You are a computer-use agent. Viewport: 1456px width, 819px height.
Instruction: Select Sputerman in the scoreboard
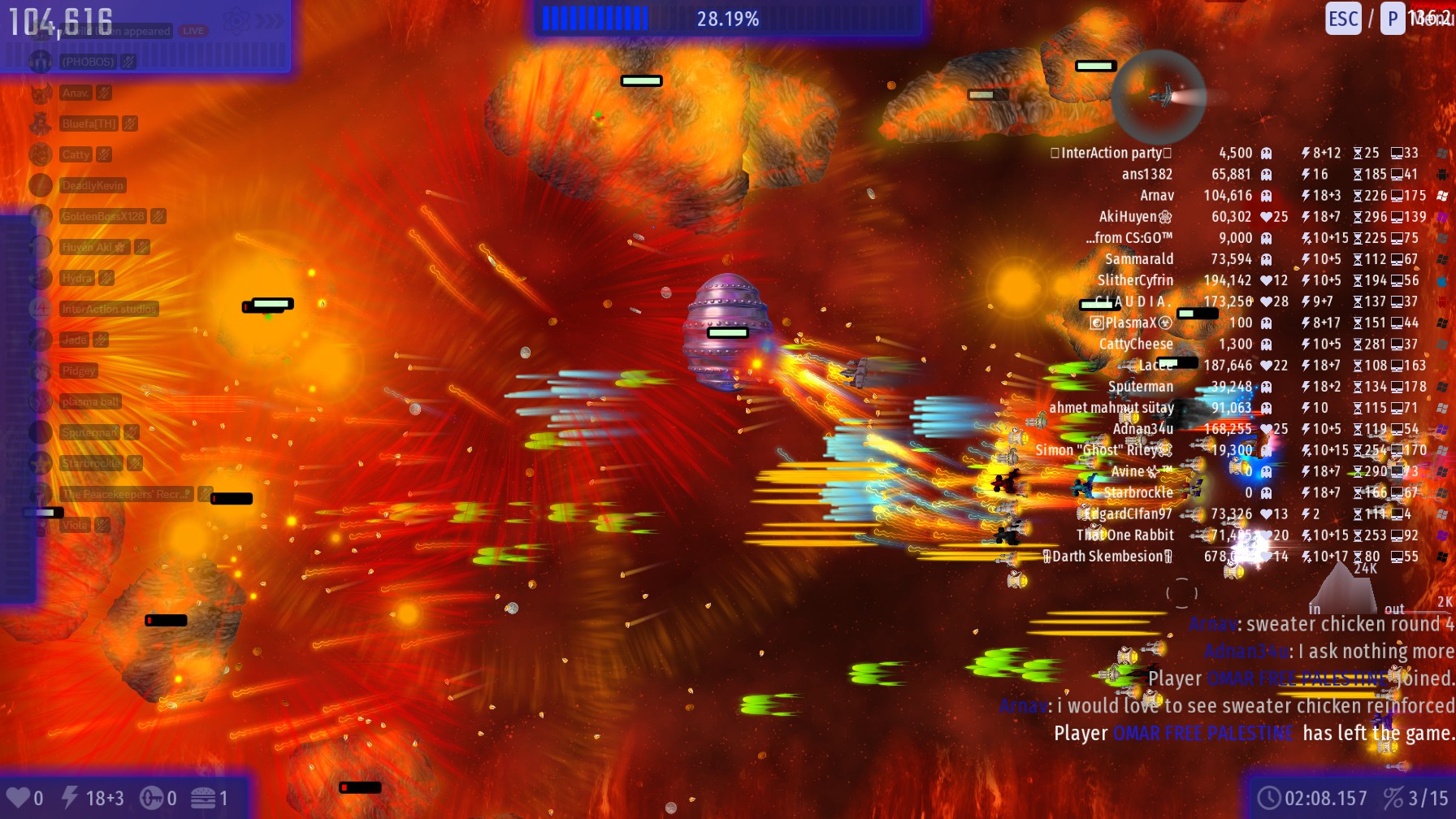[x=1141, y=387]
